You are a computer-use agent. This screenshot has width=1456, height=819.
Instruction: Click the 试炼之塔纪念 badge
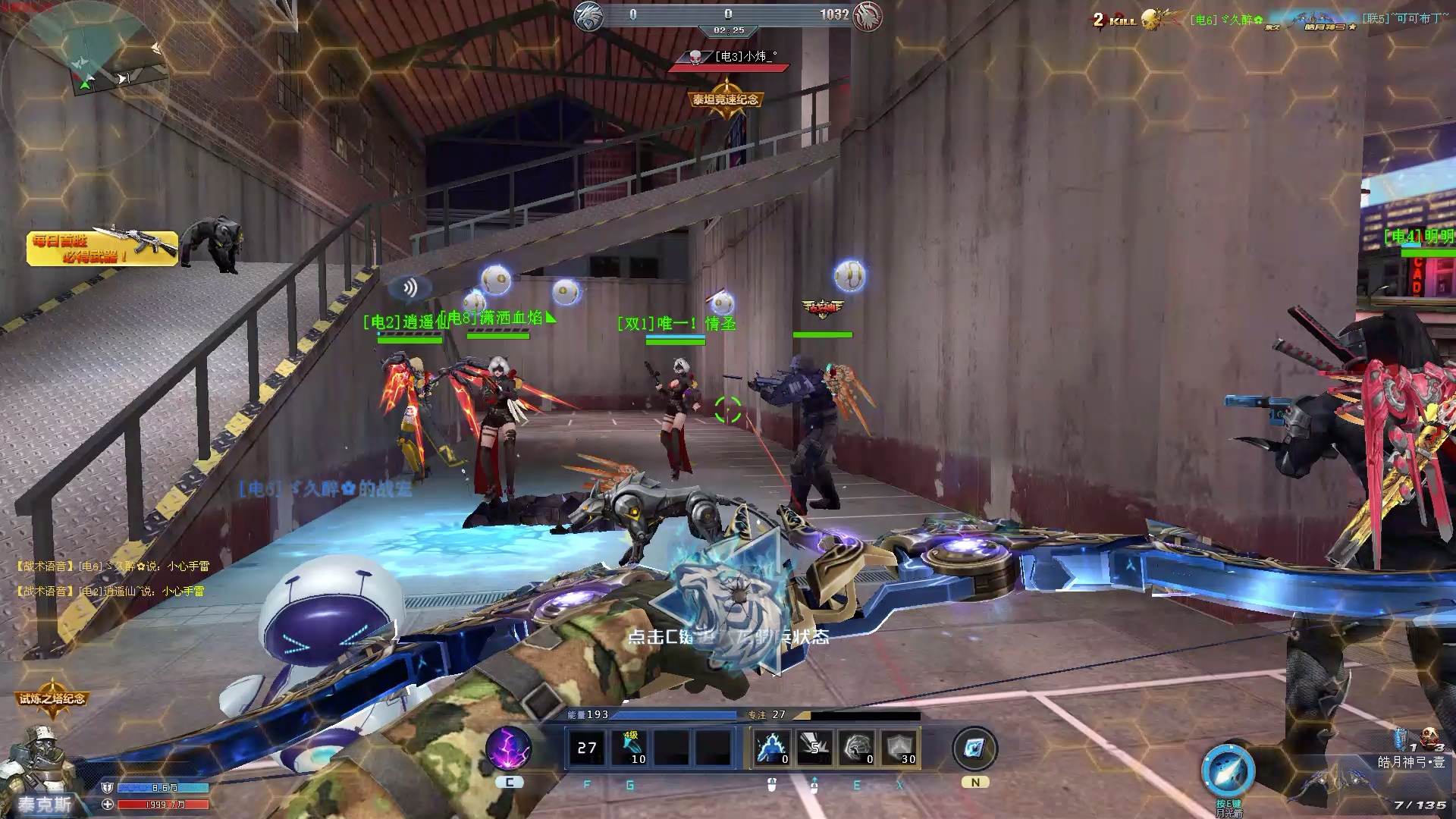pyautogui.click(x=52, y=698)
